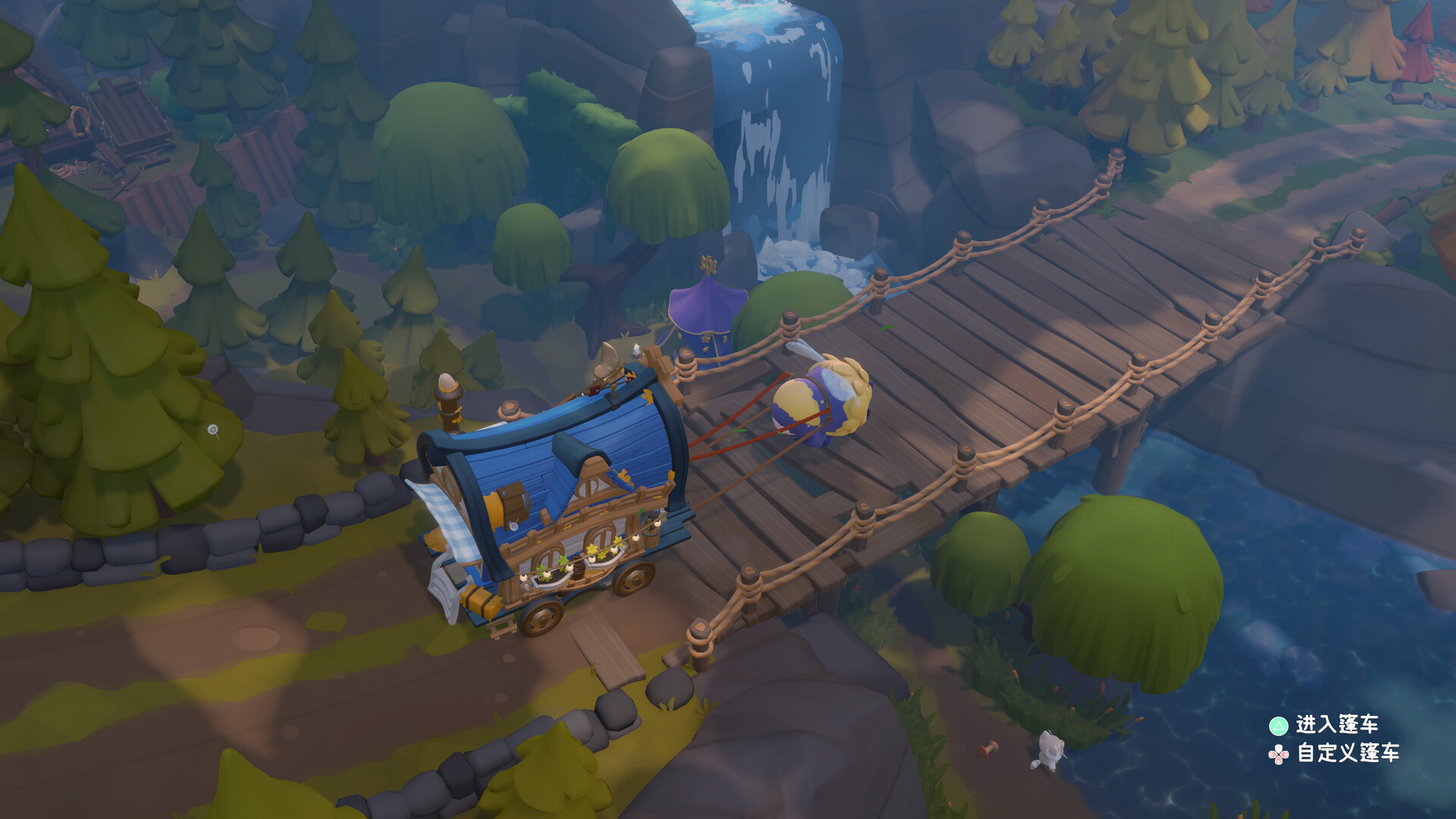Click the white bird atop the wagon
Image resolution: width=1456 pixels, height=819 pixels.
635,350
